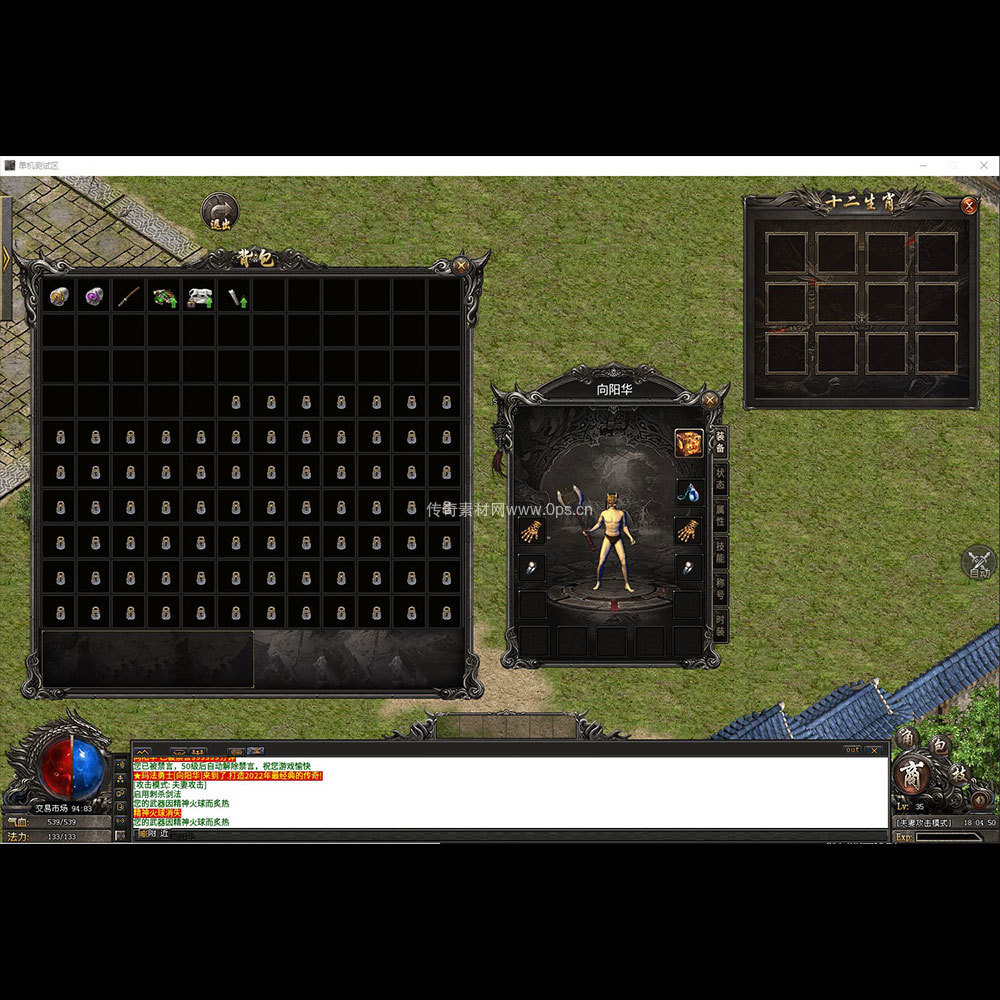The width and height of the screenshot is (1000, 1000).
Task: Show the 技能 skills tab
Action: tap(720, 552)
